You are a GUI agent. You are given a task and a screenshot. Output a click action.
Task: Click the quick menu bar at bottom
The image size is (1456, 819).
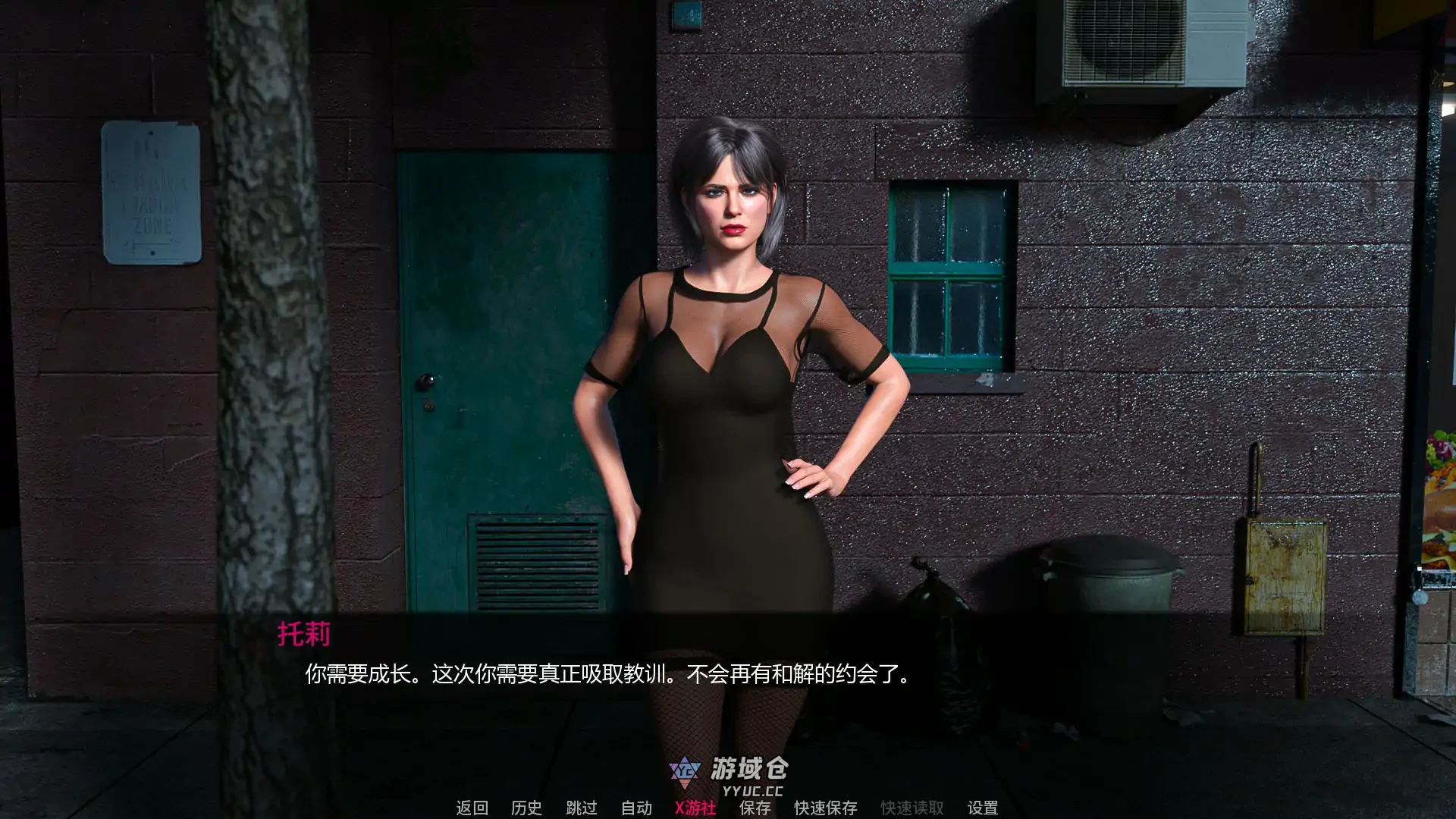(728, 808)
